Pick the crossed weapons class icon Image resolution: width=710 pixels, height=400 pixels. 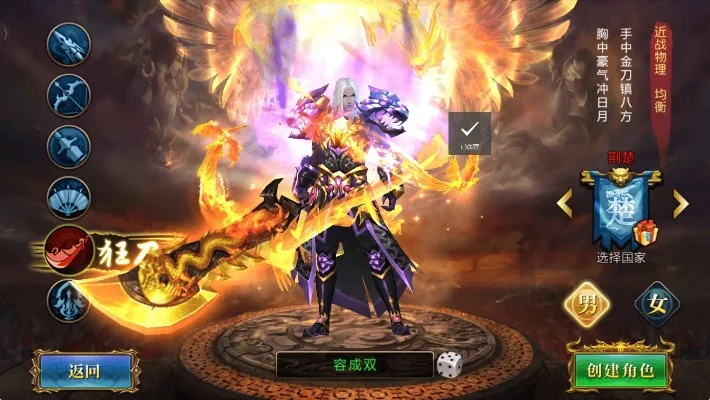pos(69,145)
